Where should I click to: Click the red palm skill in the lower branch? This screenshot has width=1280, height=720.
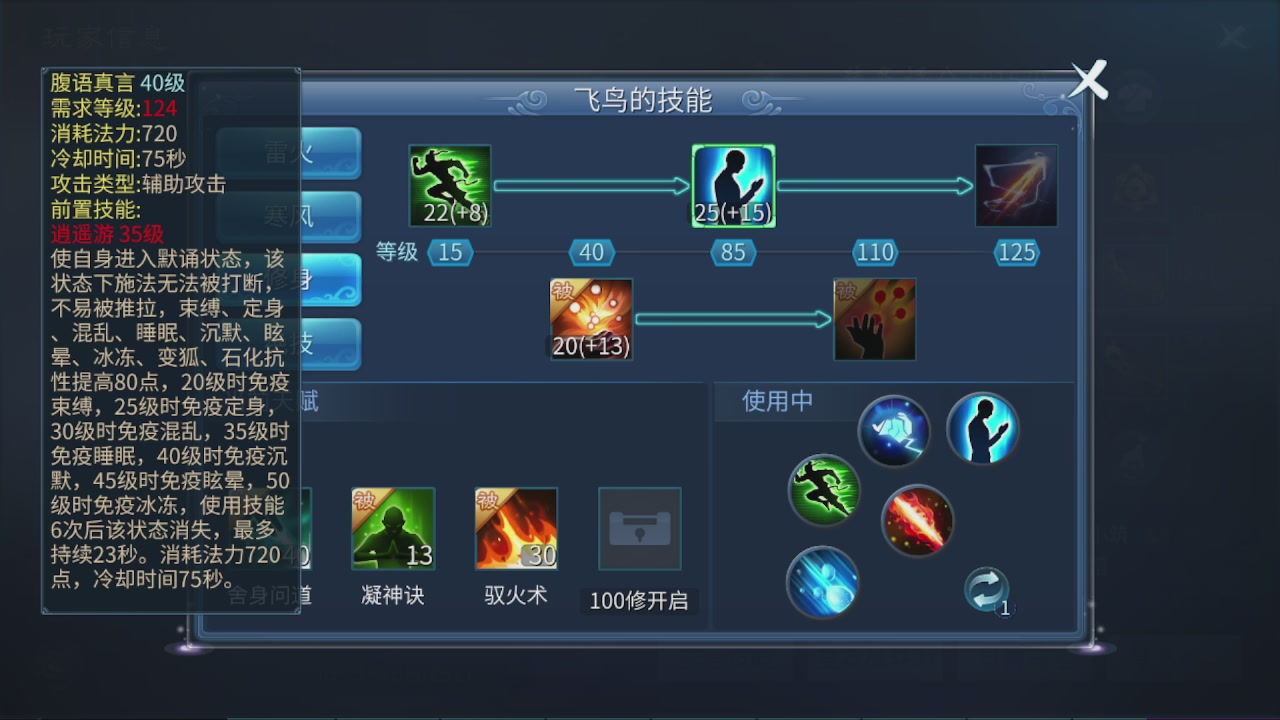coord(875,318)
